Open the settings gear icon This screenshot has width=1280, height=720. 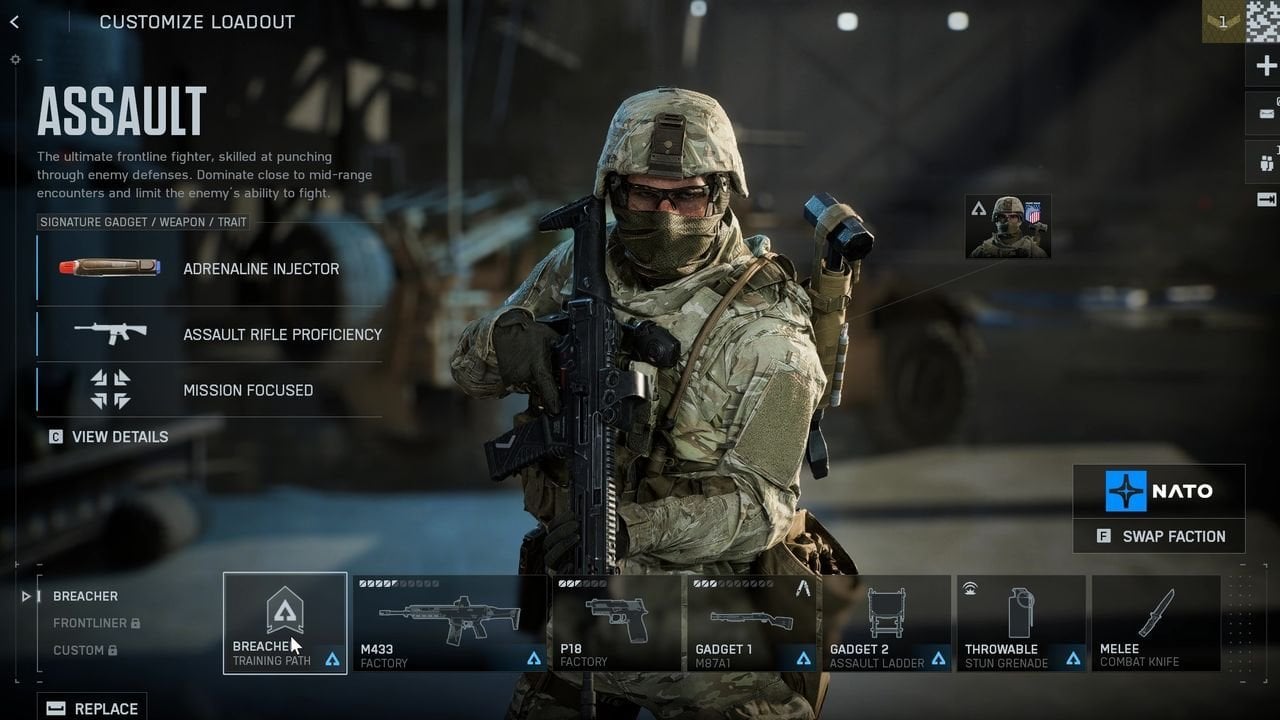15,60
